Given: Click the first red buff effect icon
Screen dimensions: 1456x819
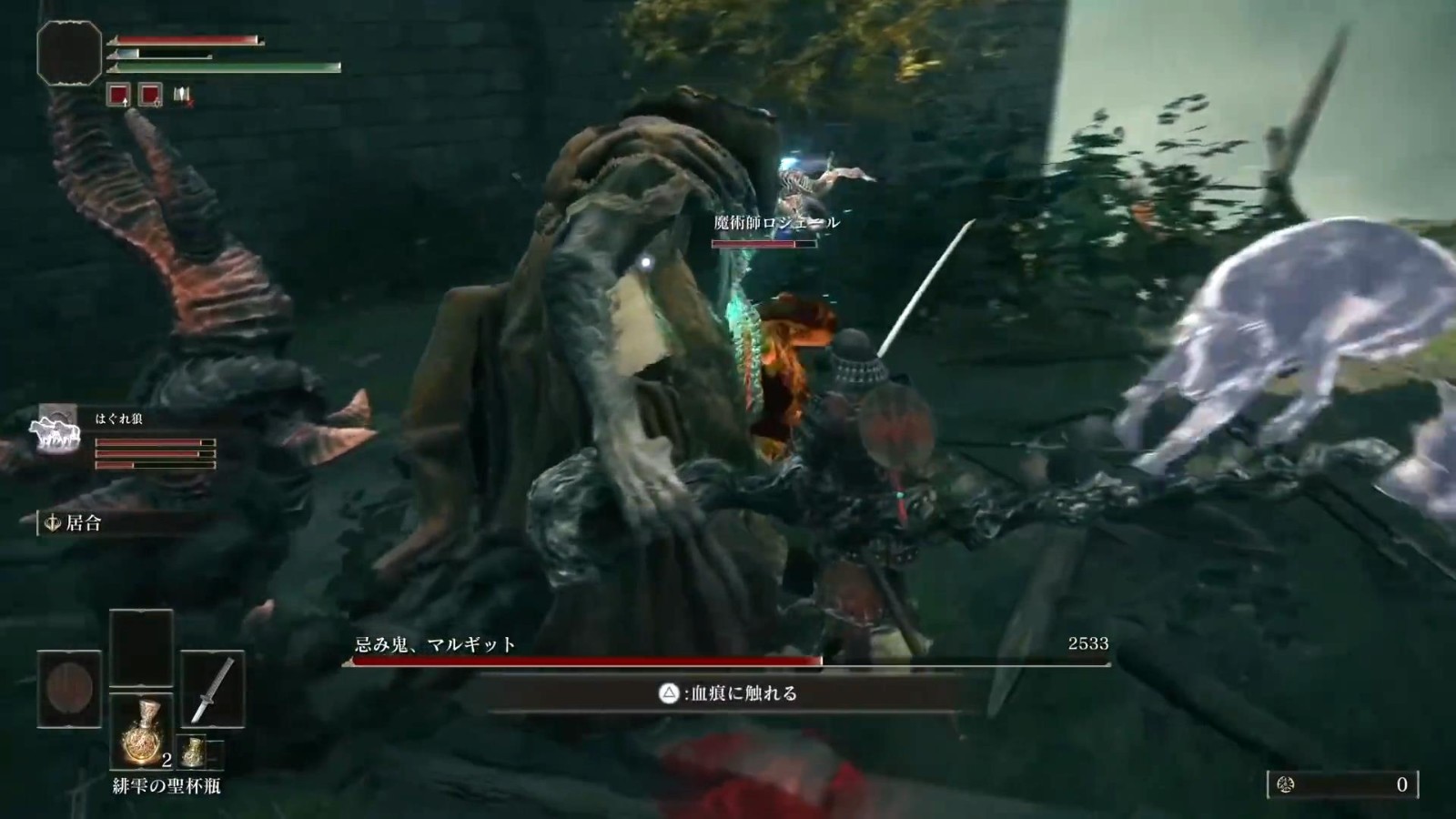Looking at the screenshot, I should (118, 94).
